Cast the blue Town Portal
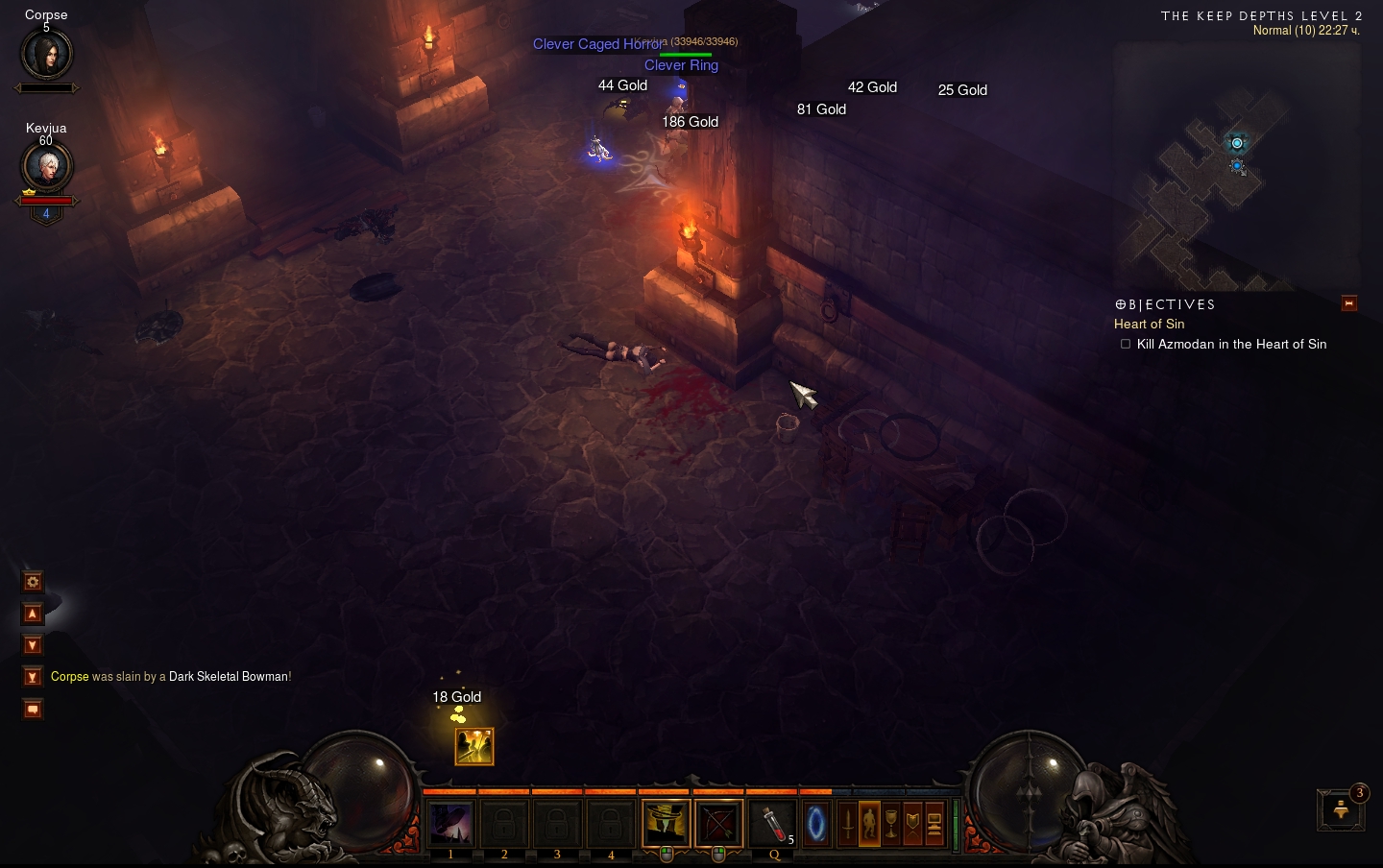 [x=815, y=824]
